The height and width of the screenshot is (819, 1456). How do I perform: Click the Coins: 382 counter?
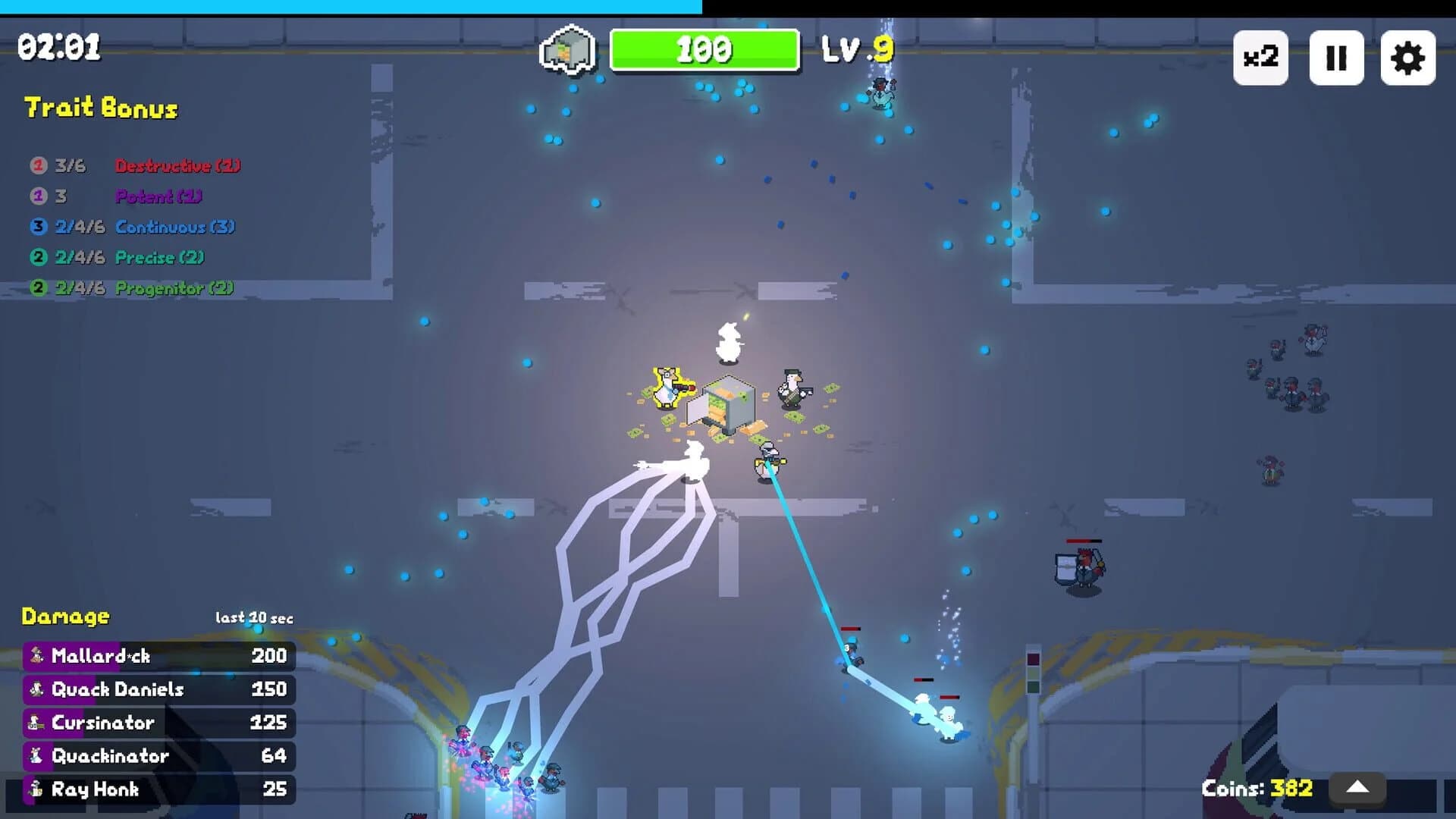click(1256, 789)
